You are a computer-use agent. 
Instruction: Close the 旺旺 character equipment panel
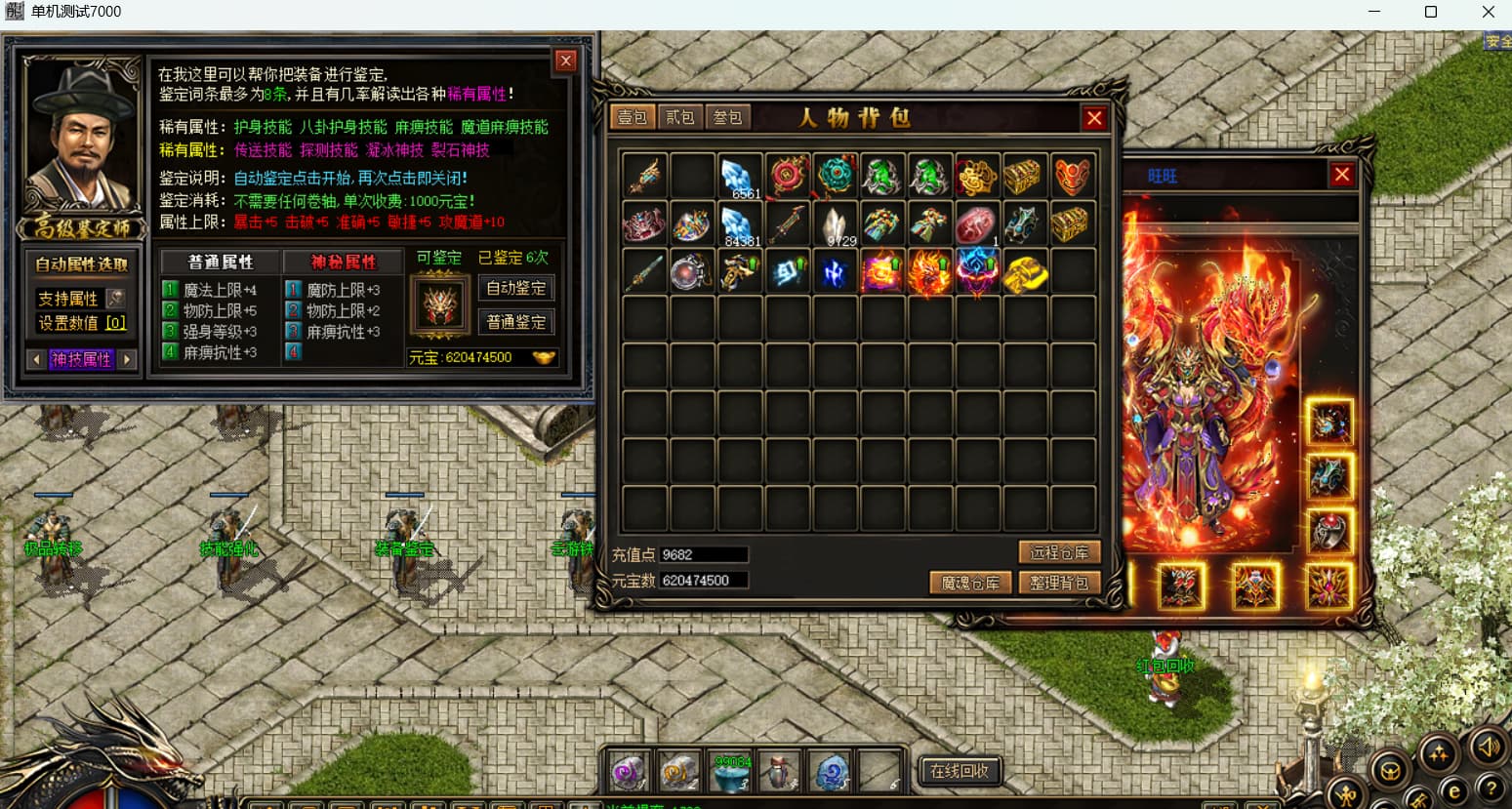(1342, 175)
